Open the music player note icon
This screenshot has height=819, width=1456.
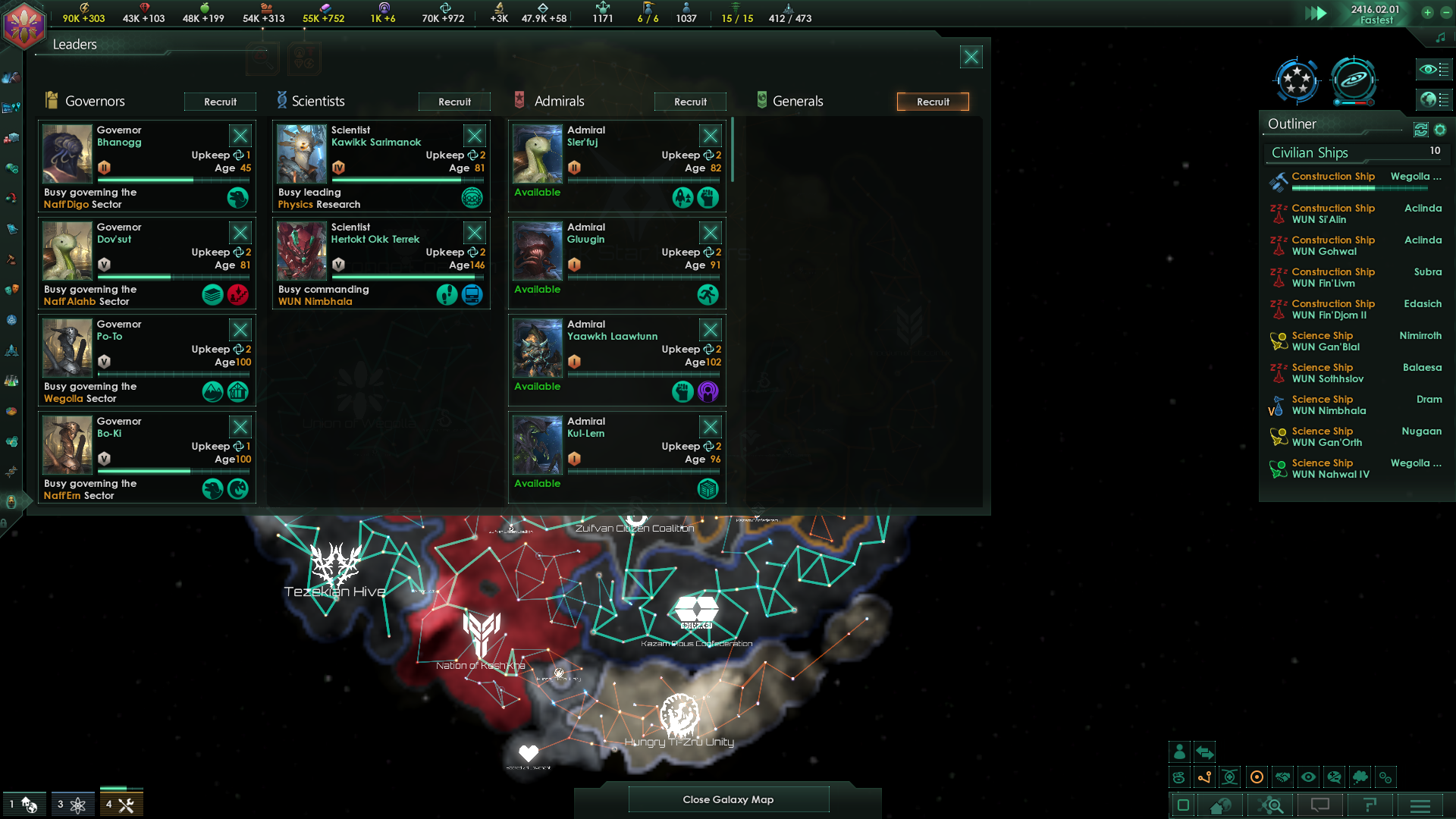[x=1440, y=36]
